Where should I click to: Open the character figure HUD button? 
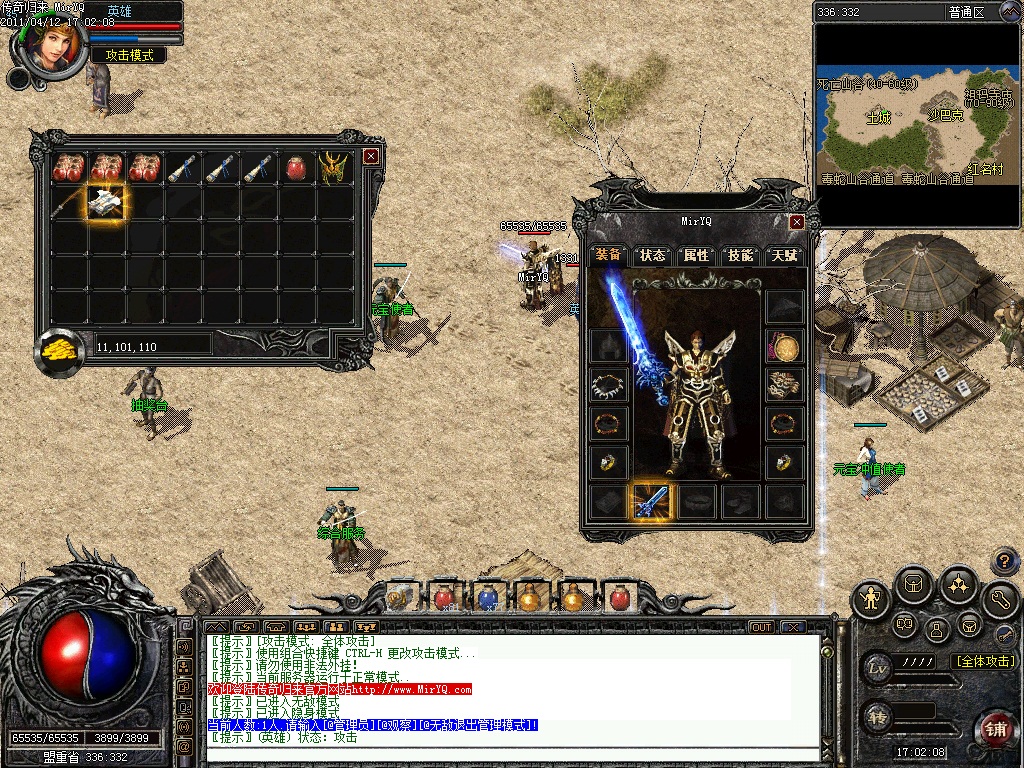[872, 599]
